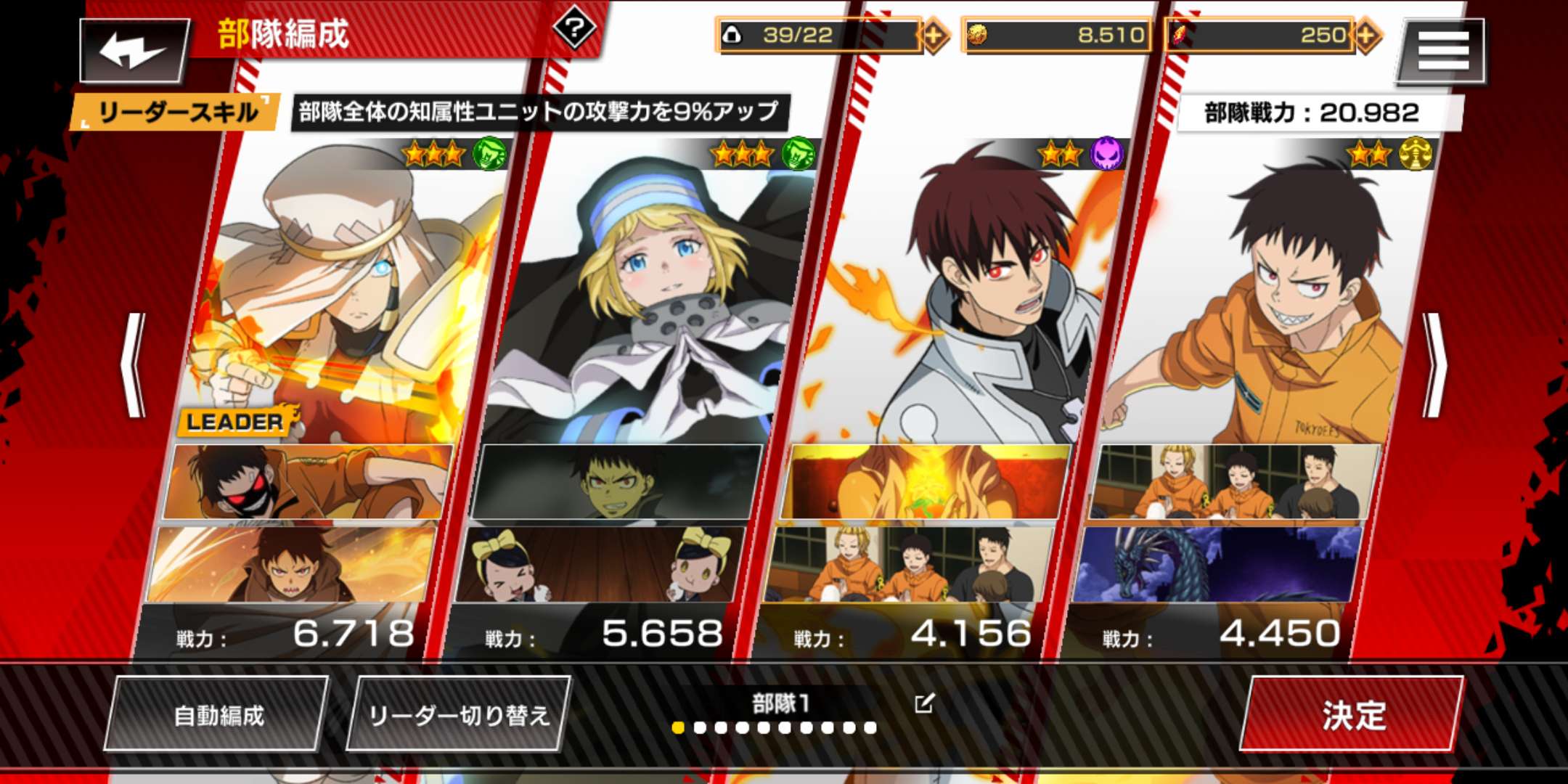1568x784 pixels.
Task: Edit the 部隊1 squad name
Action: (924, 703)
